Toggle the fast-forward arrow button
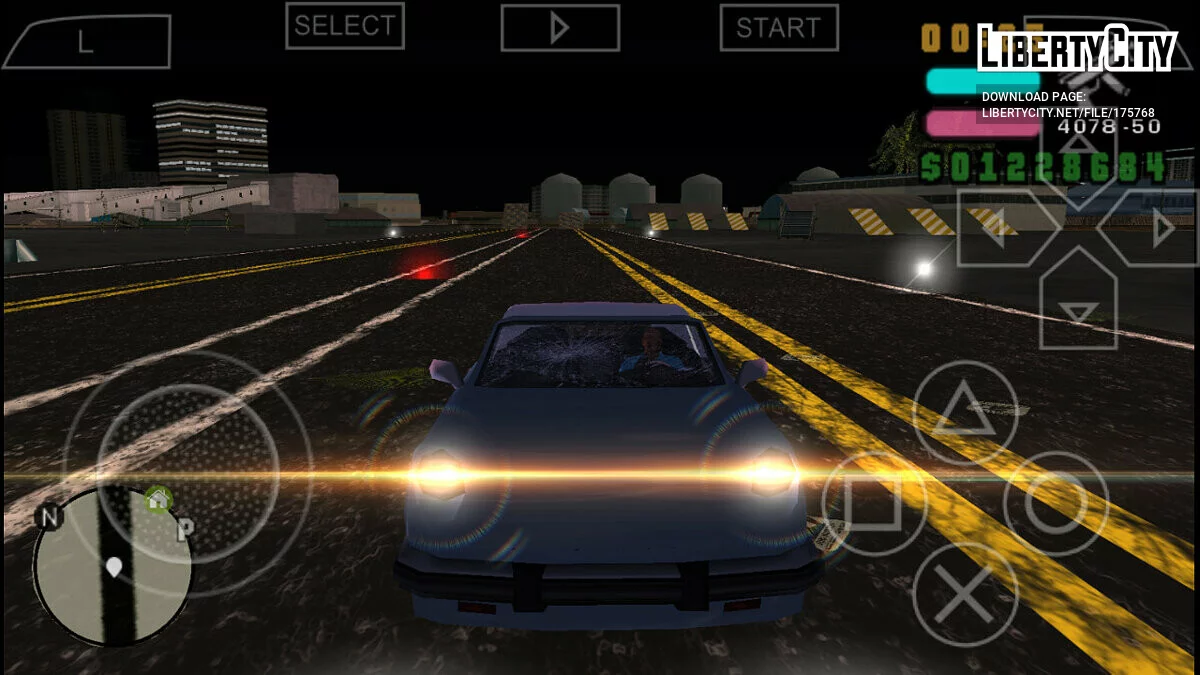Viewport: 1200px width, 675px height. tap(560, 28)
